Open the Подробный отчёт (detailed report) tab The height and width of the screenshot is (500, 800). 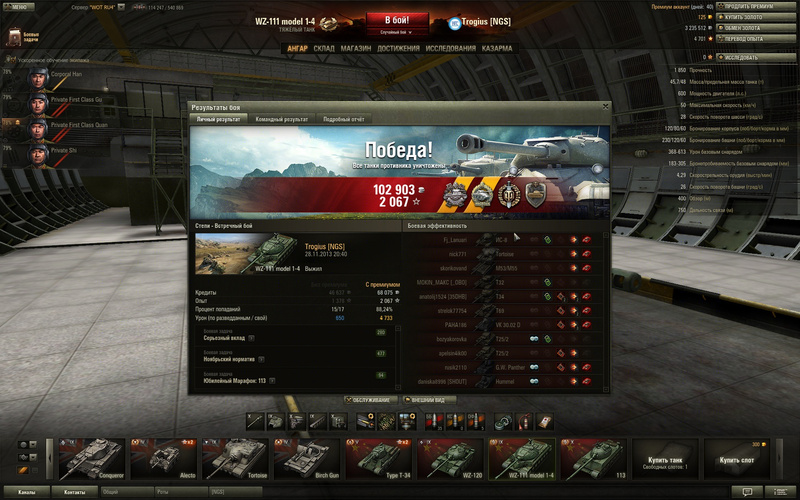point(345,119)
